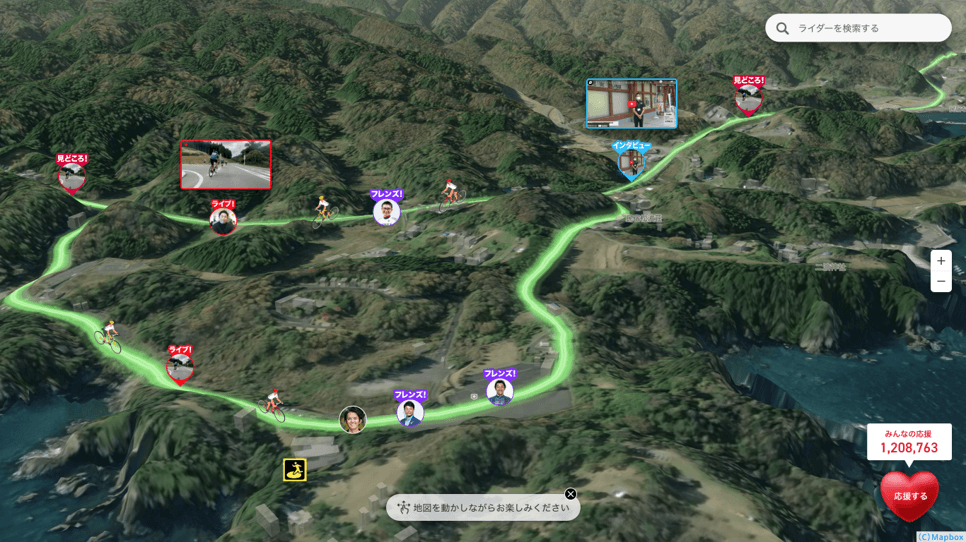Zoom out with the minus button
Image resolution: width=966 pixels, height=542 pixels.
(940, 282)
